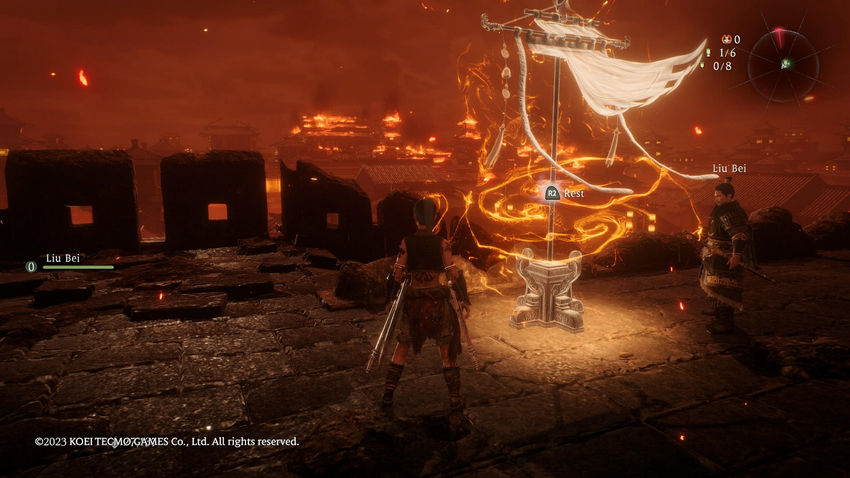Open the circular compass minimap
Viewport: 850px width, 478px height.
point(783,65)
